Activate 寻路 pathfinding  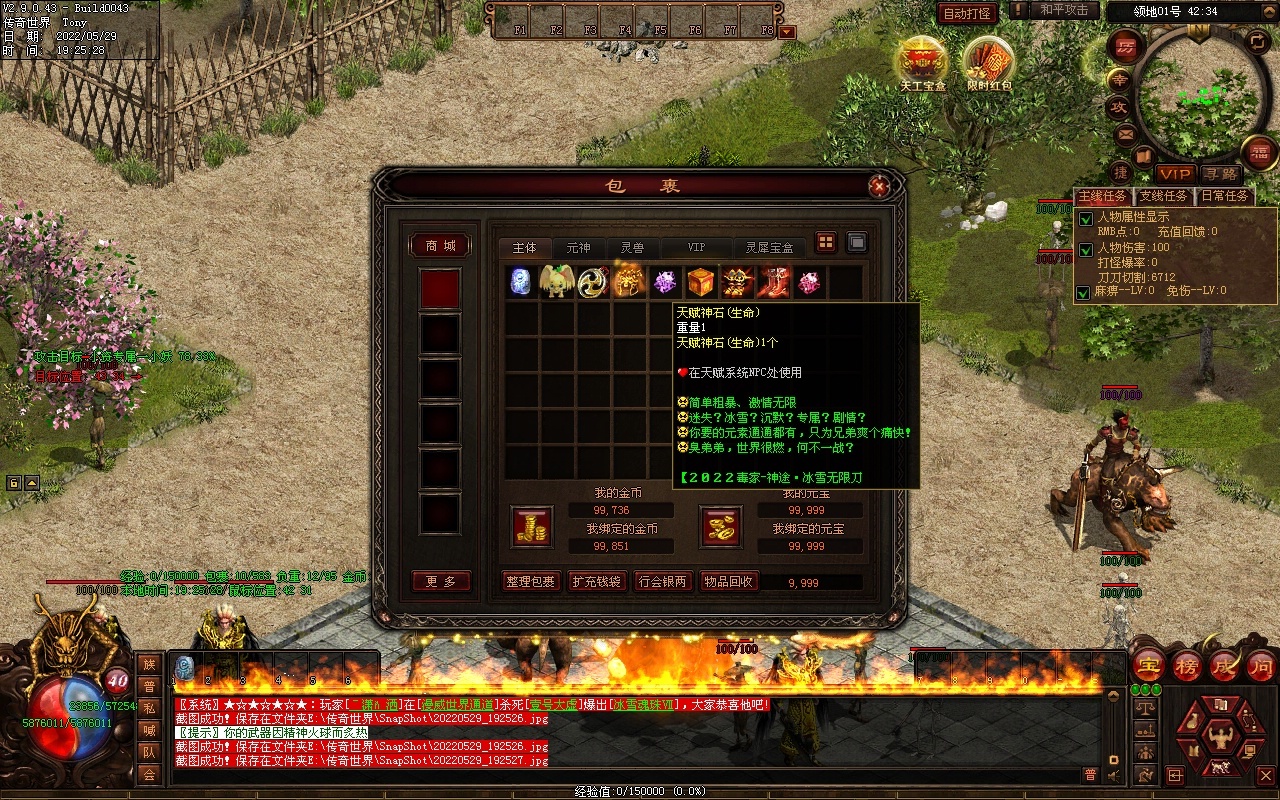pyautogui.click(x=1220, y=174)
